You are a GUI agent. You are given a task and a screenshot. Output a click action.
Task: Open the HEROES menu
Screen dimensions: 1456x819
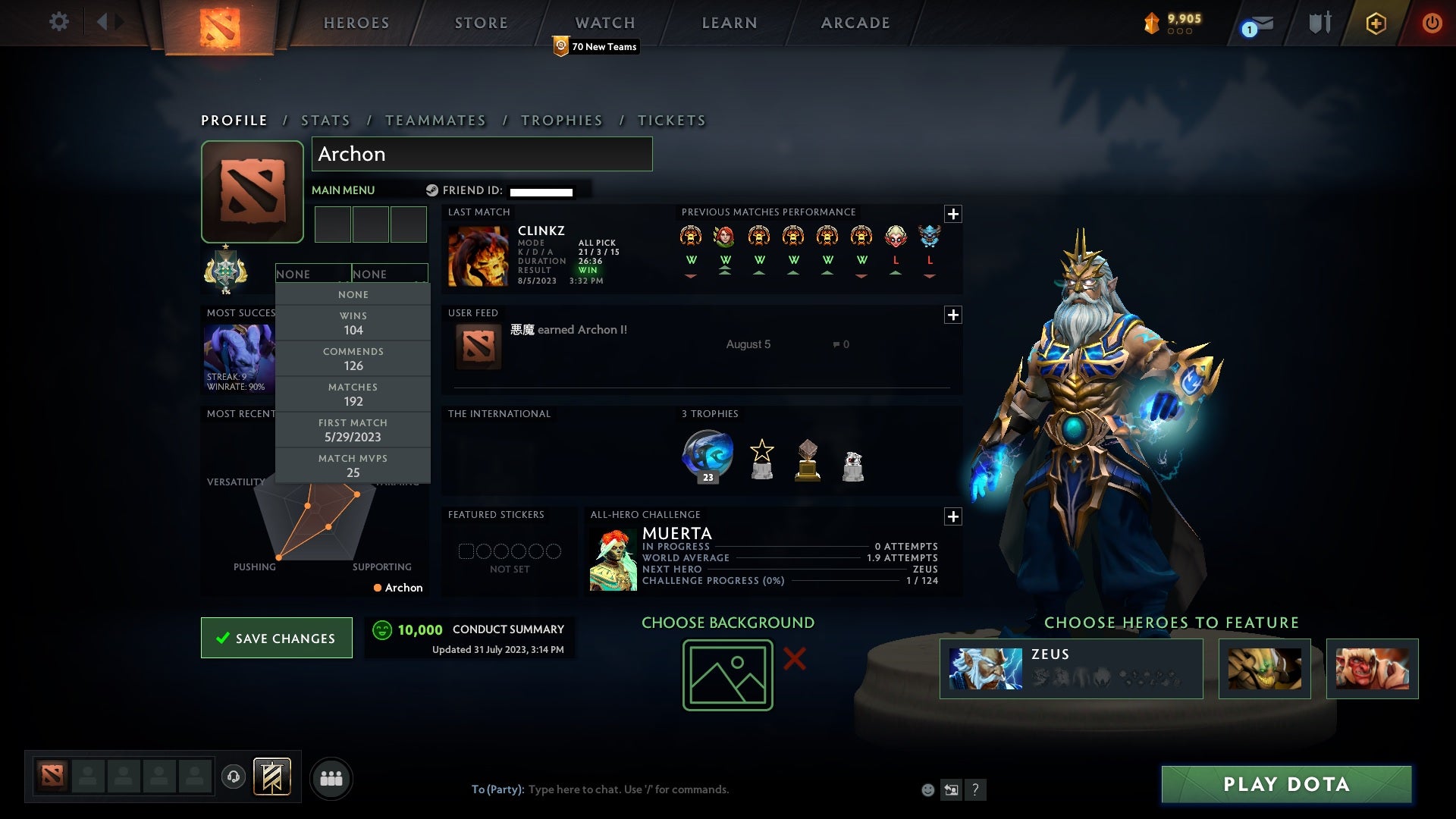click(x=356, y=23)
